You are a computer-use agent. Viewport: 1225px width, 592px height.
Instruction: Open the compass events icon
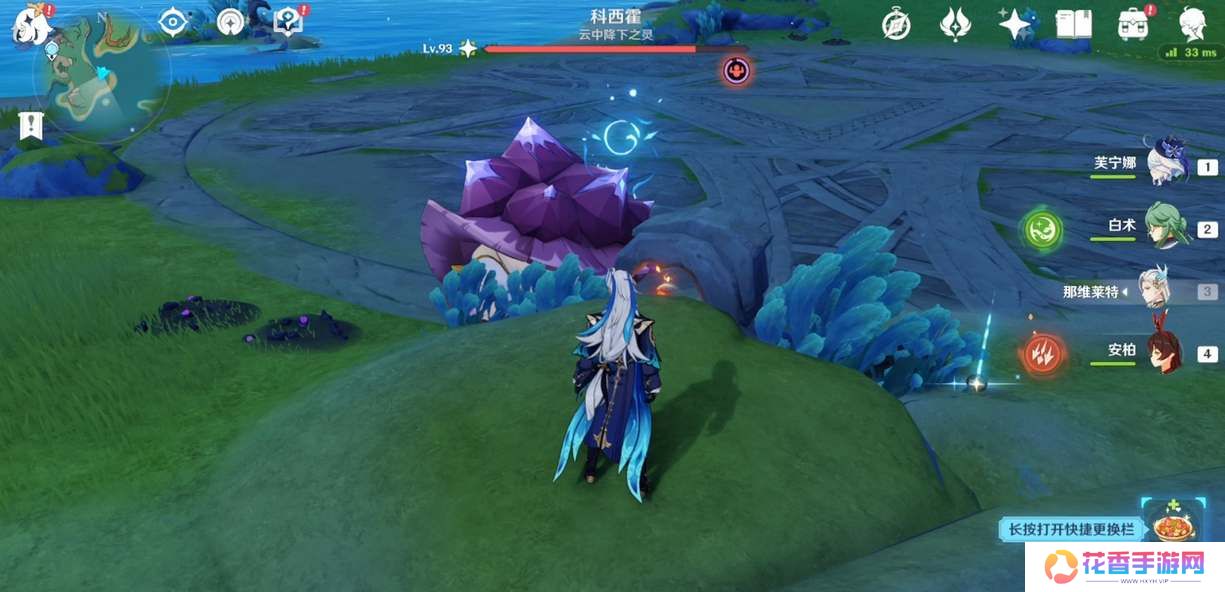coord(896,25)
